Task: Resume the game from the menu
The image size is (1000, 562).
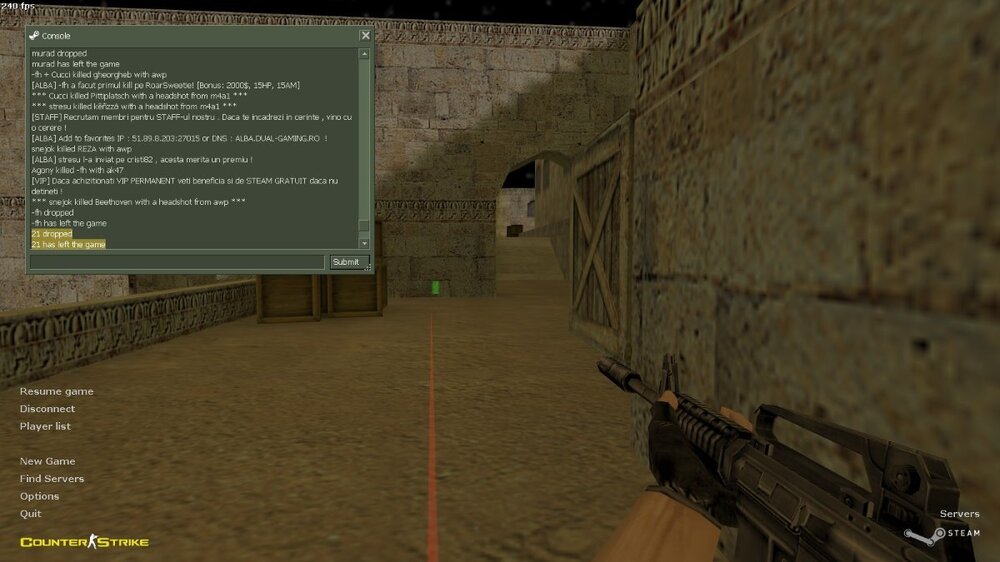Action: click(x=56, y=391)
